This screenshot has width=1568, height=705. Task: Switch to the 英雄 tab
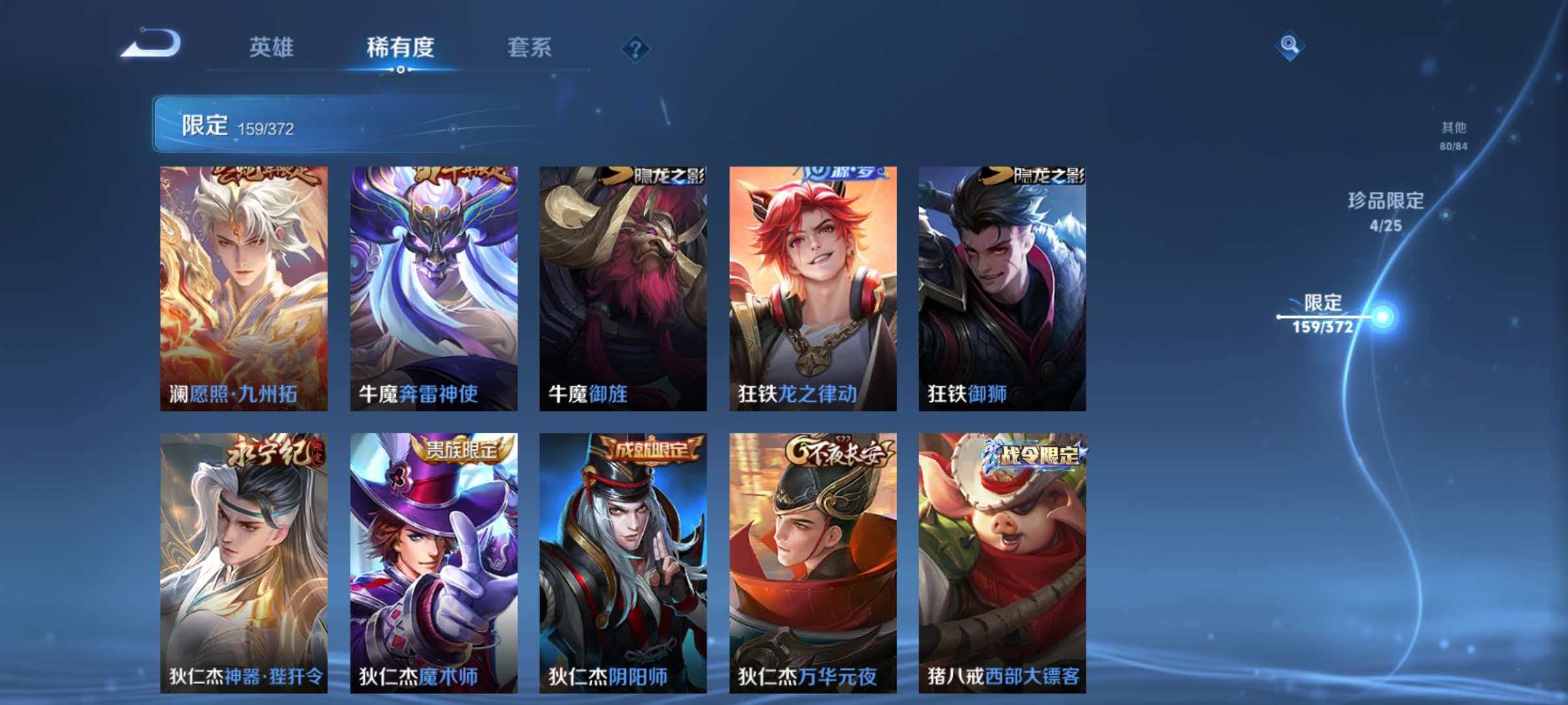pos(273,47)
